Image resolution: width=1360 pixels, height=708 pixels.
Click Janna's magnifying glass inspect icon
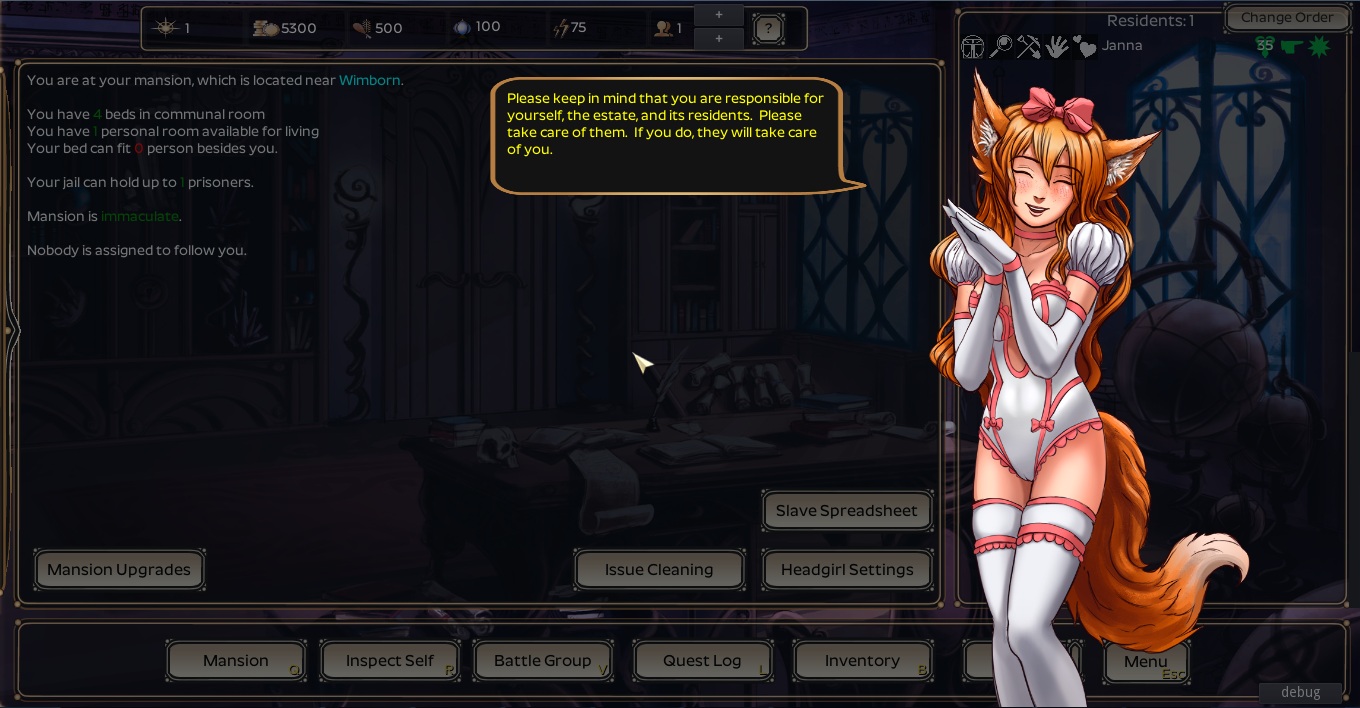pyautogui.click(x=1001, y=46)
